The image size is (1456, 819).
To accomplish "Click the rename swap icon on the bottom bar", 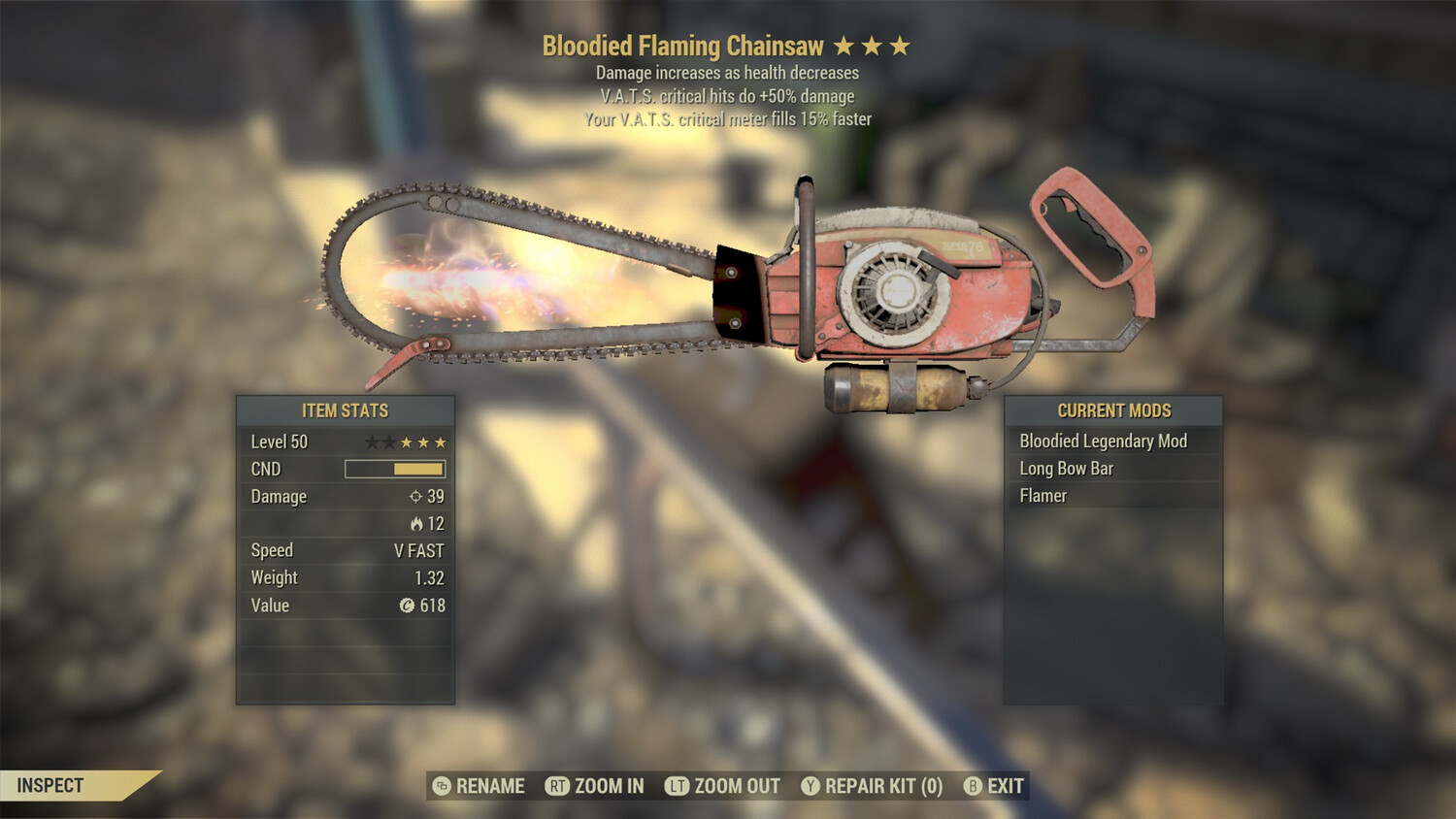I will point(442,786).
